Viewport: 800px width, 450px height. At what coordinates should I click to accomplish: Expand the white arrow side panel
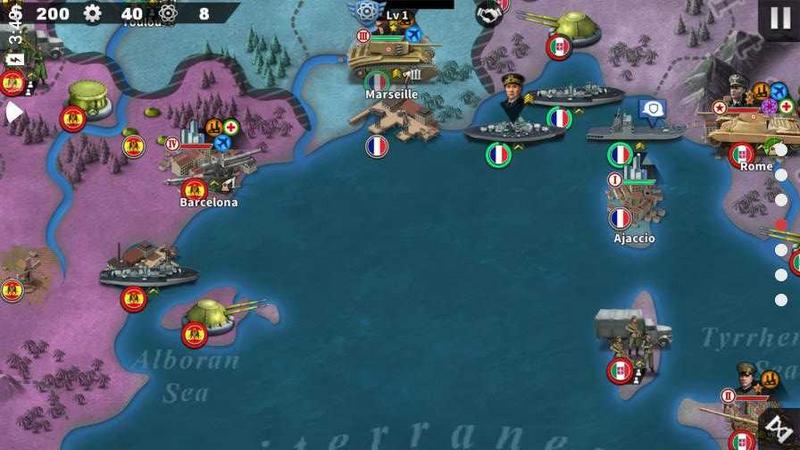13,113
